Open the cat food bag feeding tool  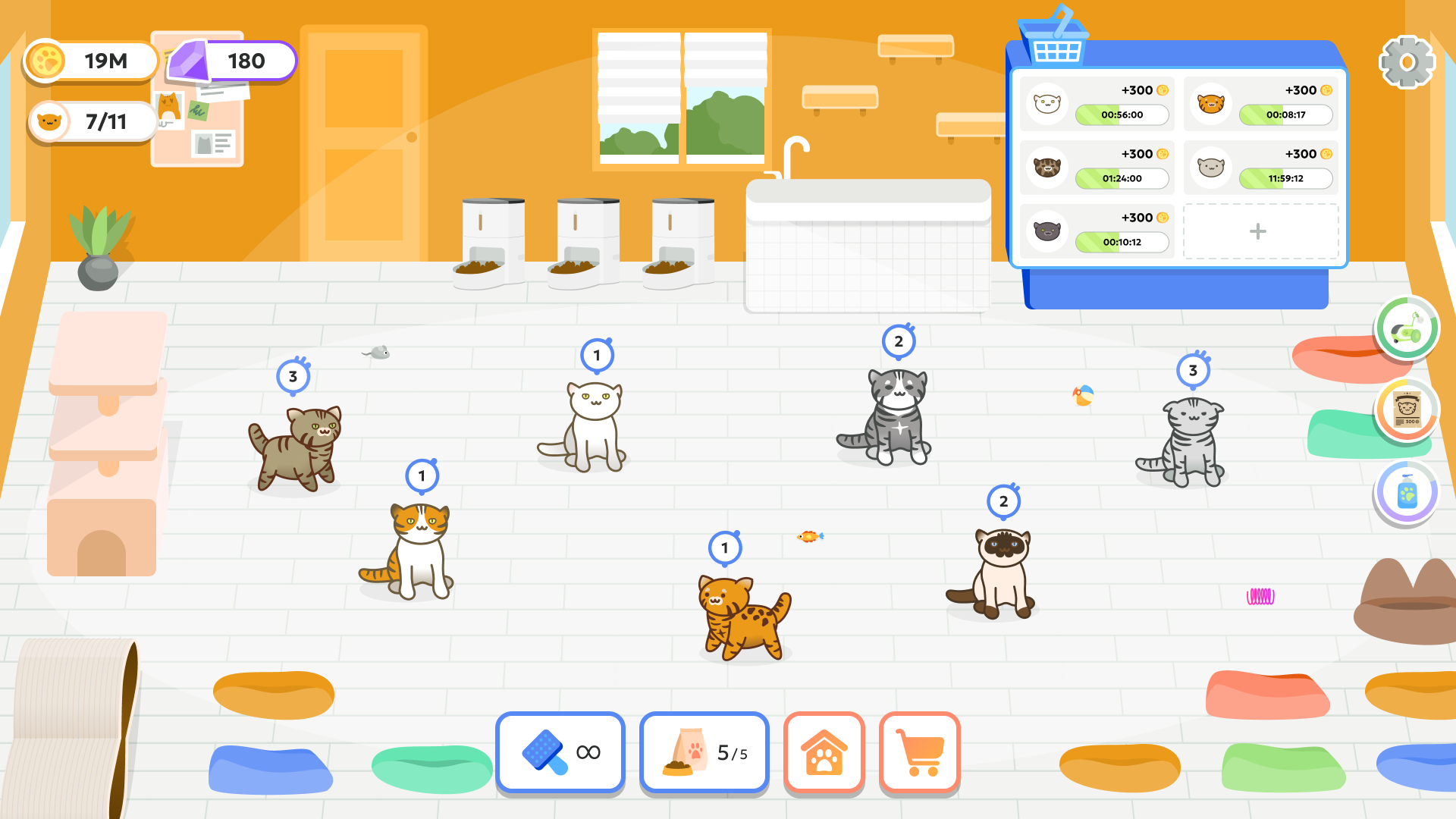pos(704,753)
